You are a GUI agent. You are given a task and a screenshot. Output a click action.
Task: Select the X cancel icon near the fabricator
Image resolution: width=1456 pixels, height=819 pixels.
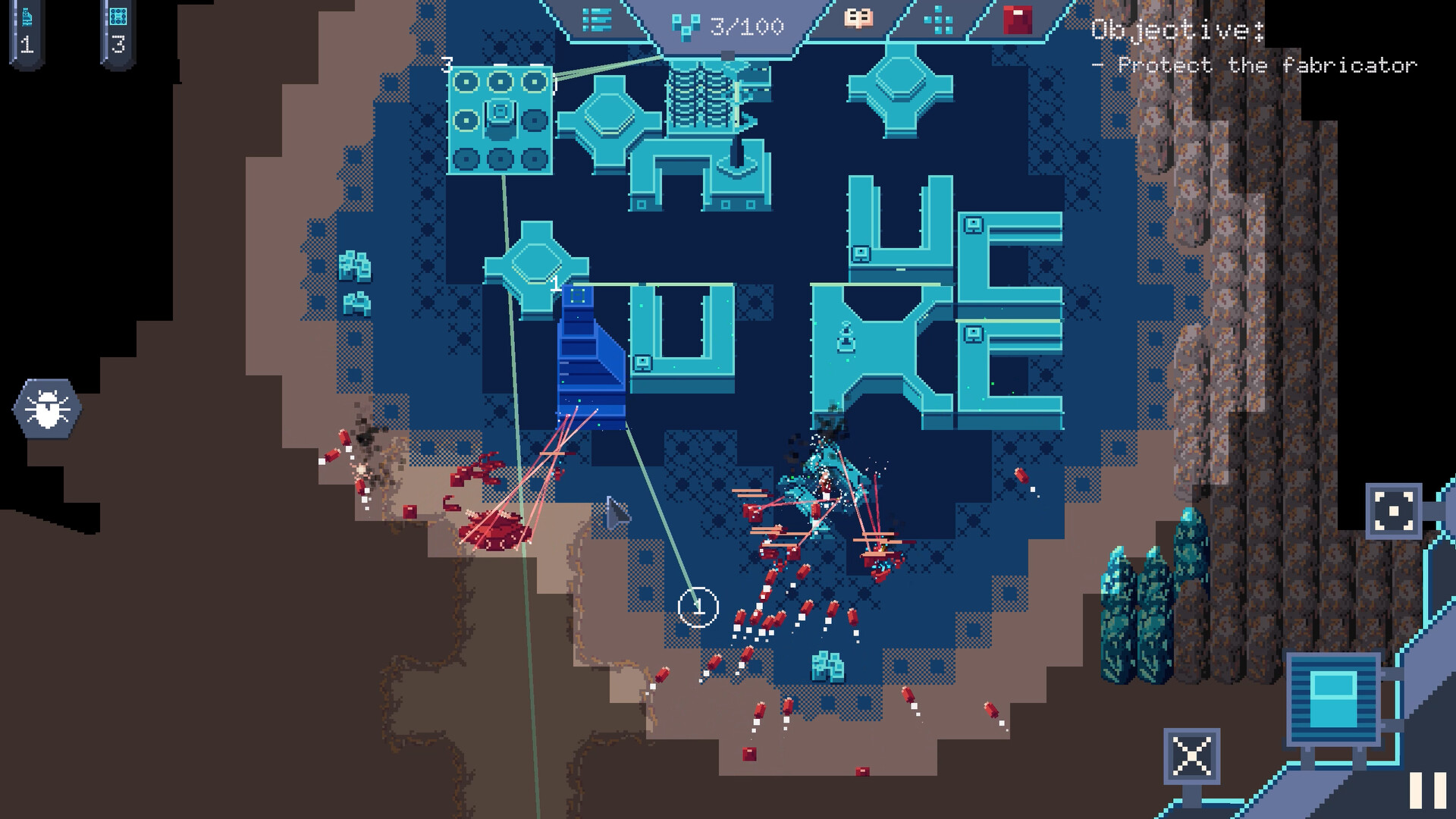coord(1192,755)
